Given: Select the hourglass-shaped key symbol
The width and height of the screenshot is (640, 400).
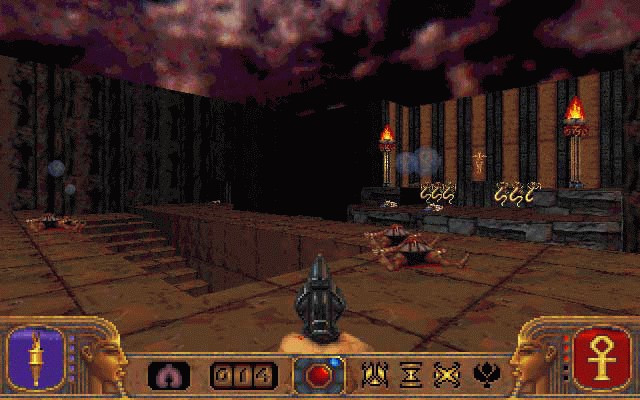Looking at the screenshot, I should [410, 375].
